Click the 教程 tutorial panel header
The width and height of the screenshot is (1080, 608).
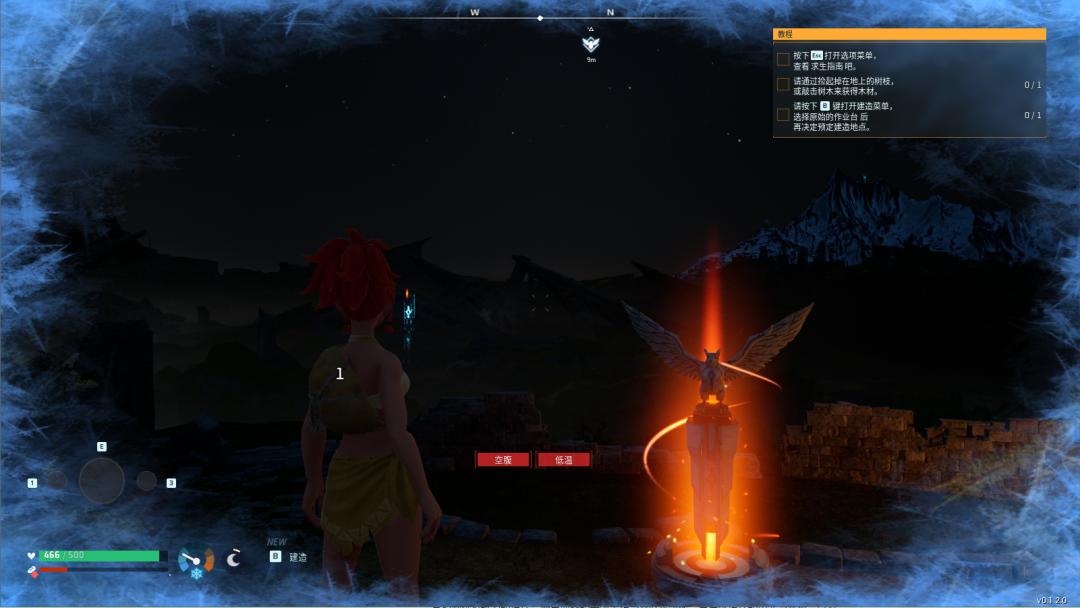[908, 34]
